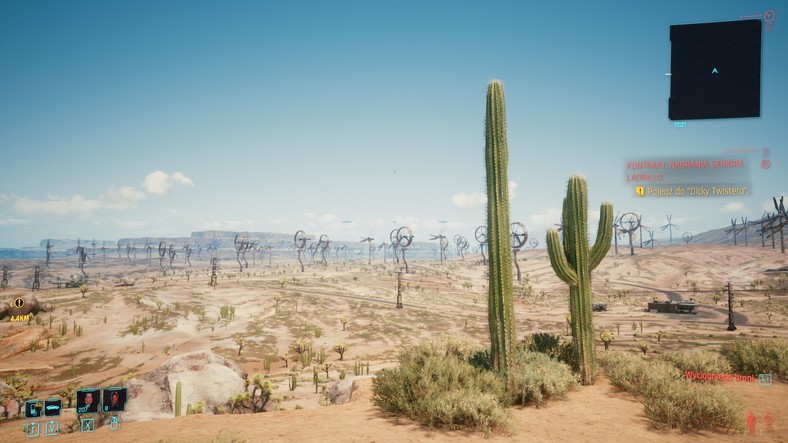Select the vehicle summon icon
The width and height of the screenshot is (788, 443).
tap(53, 408)
